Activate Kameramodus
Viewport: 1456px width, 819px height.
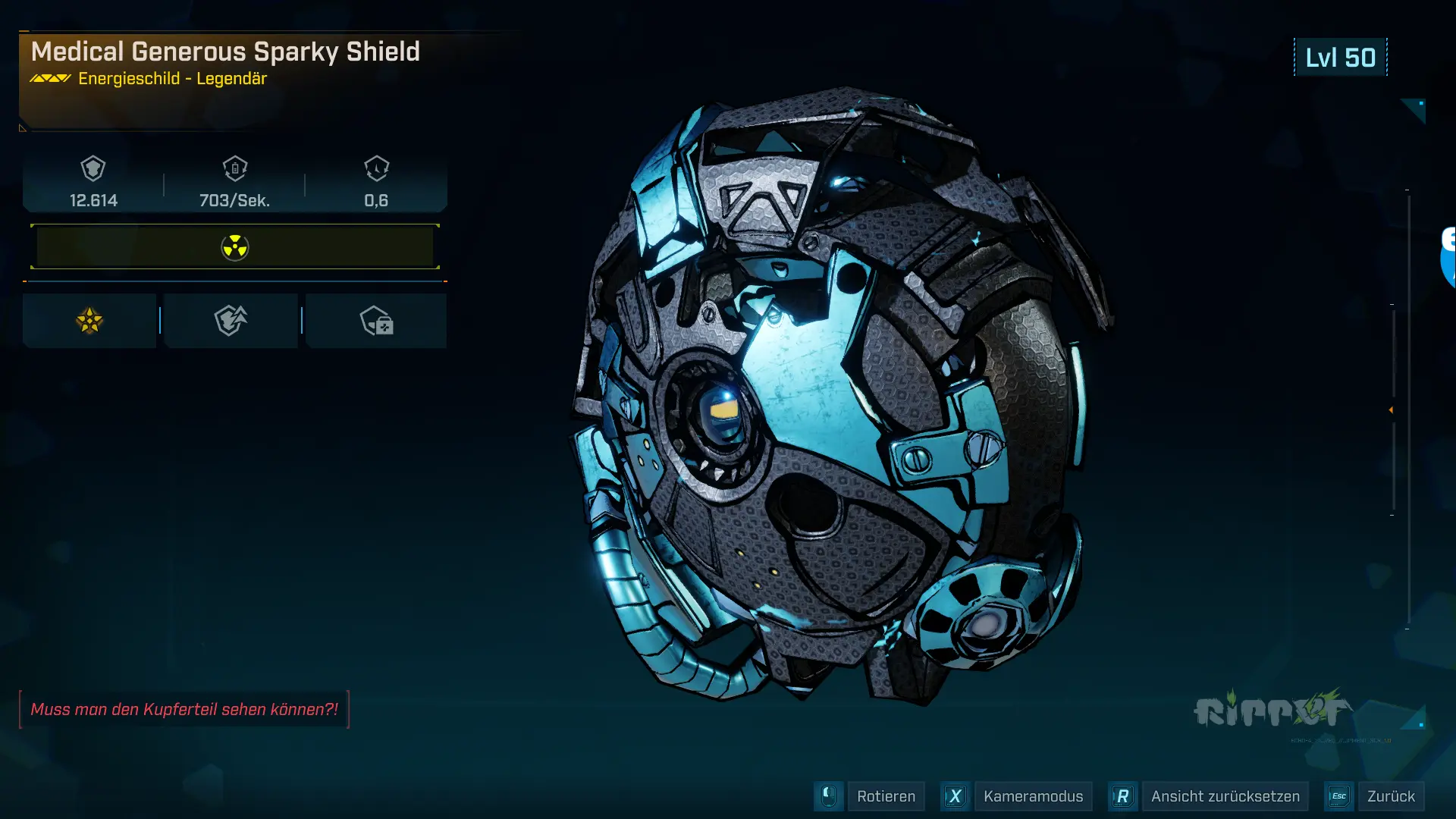click(1032, 796)
